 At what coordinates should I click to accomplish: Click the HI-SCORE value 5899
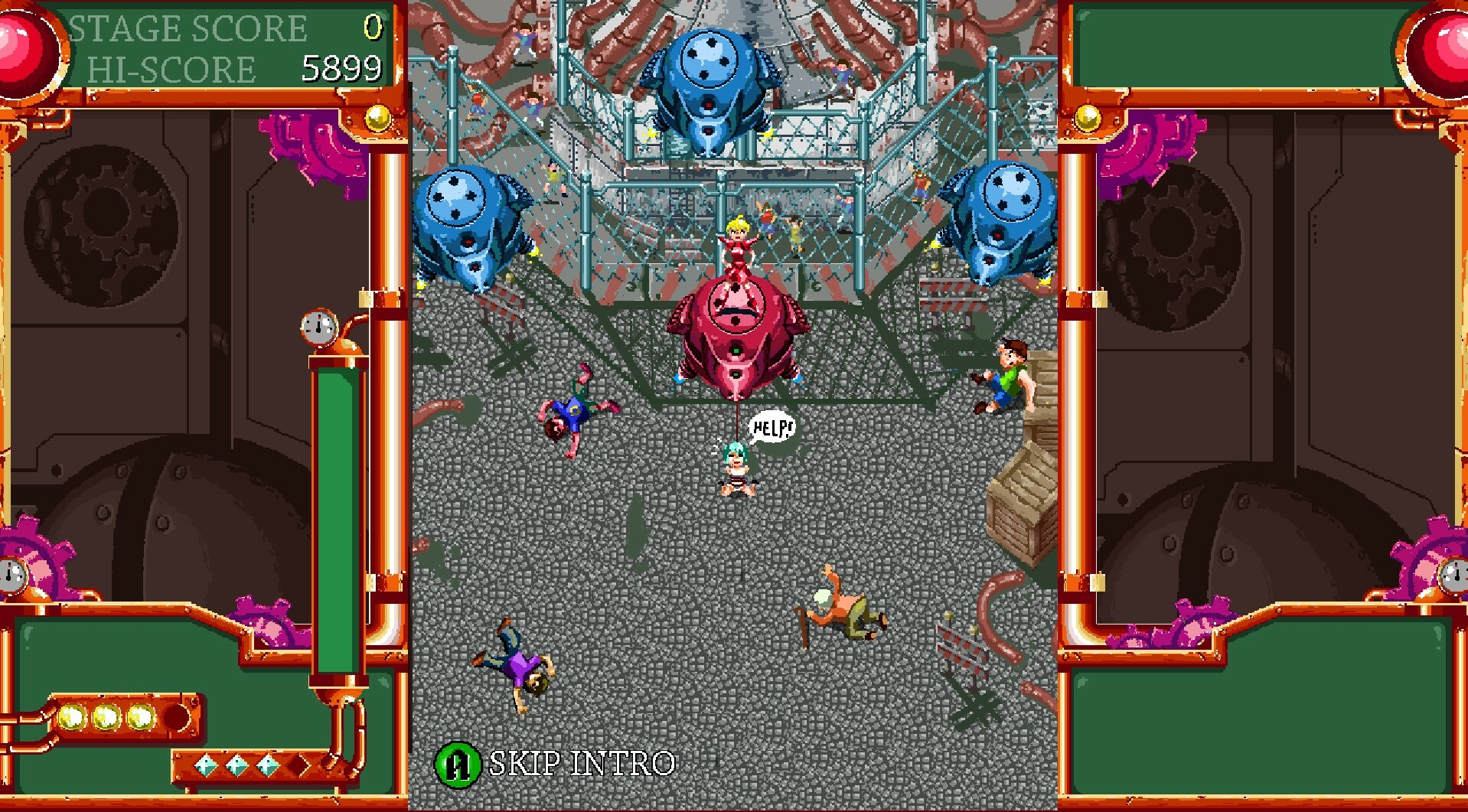click(x=341, y=69)
